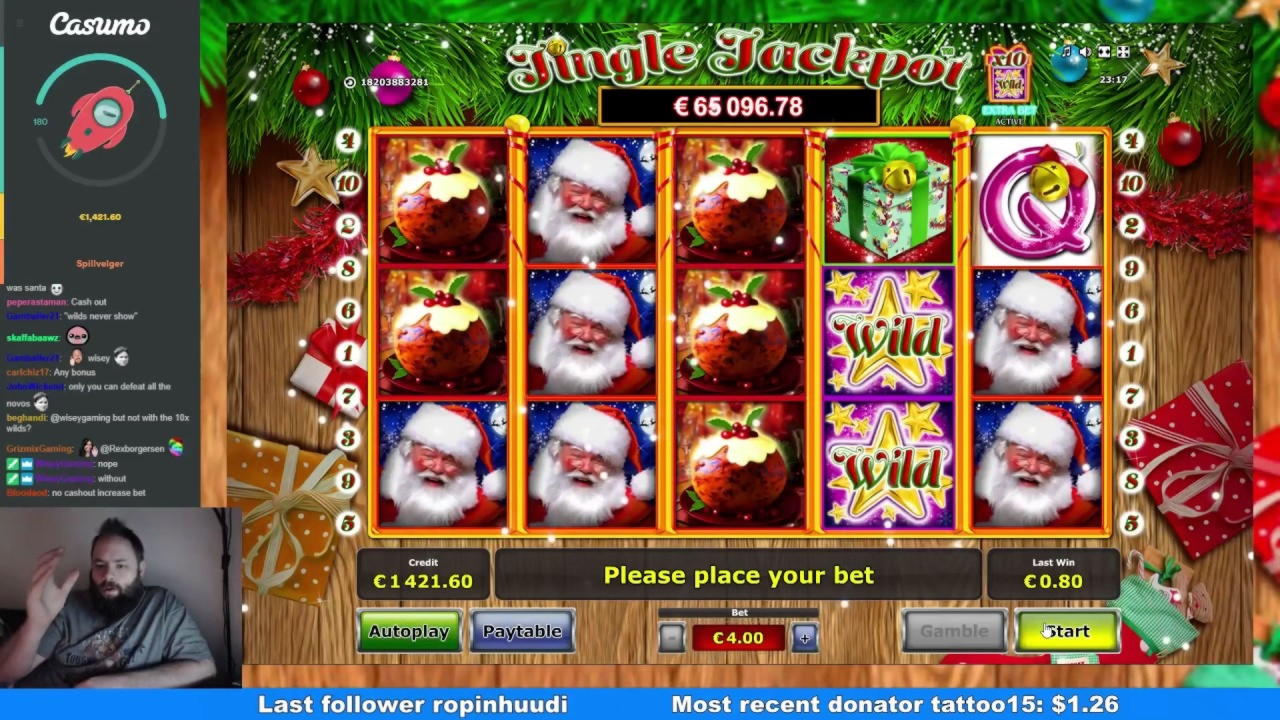Open game info via the circular i icon
The height and width of the screenshot is (720, 1280).
349,82
